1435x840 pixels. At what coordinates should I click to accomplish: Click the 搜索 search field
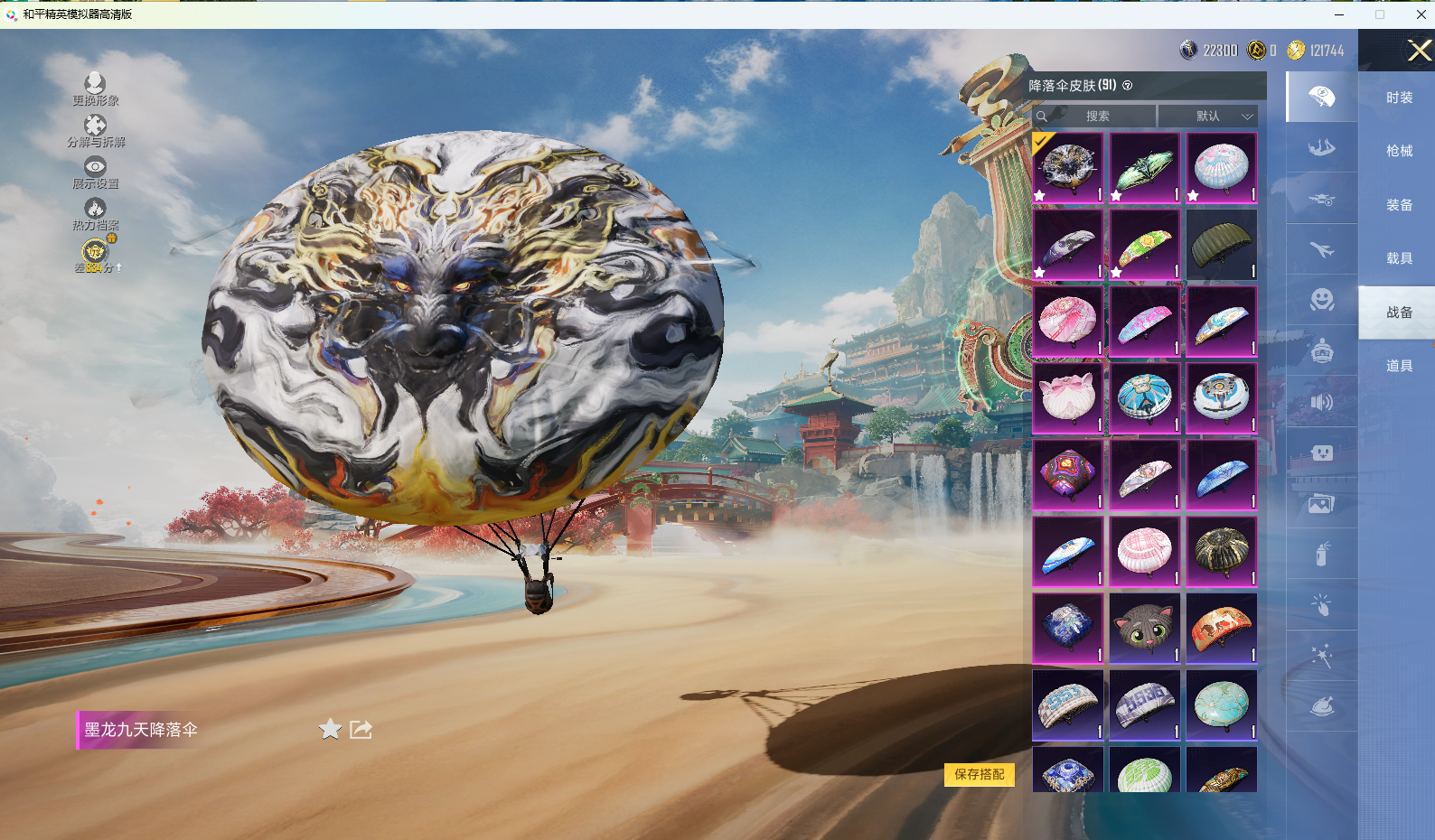point(1097,116)
